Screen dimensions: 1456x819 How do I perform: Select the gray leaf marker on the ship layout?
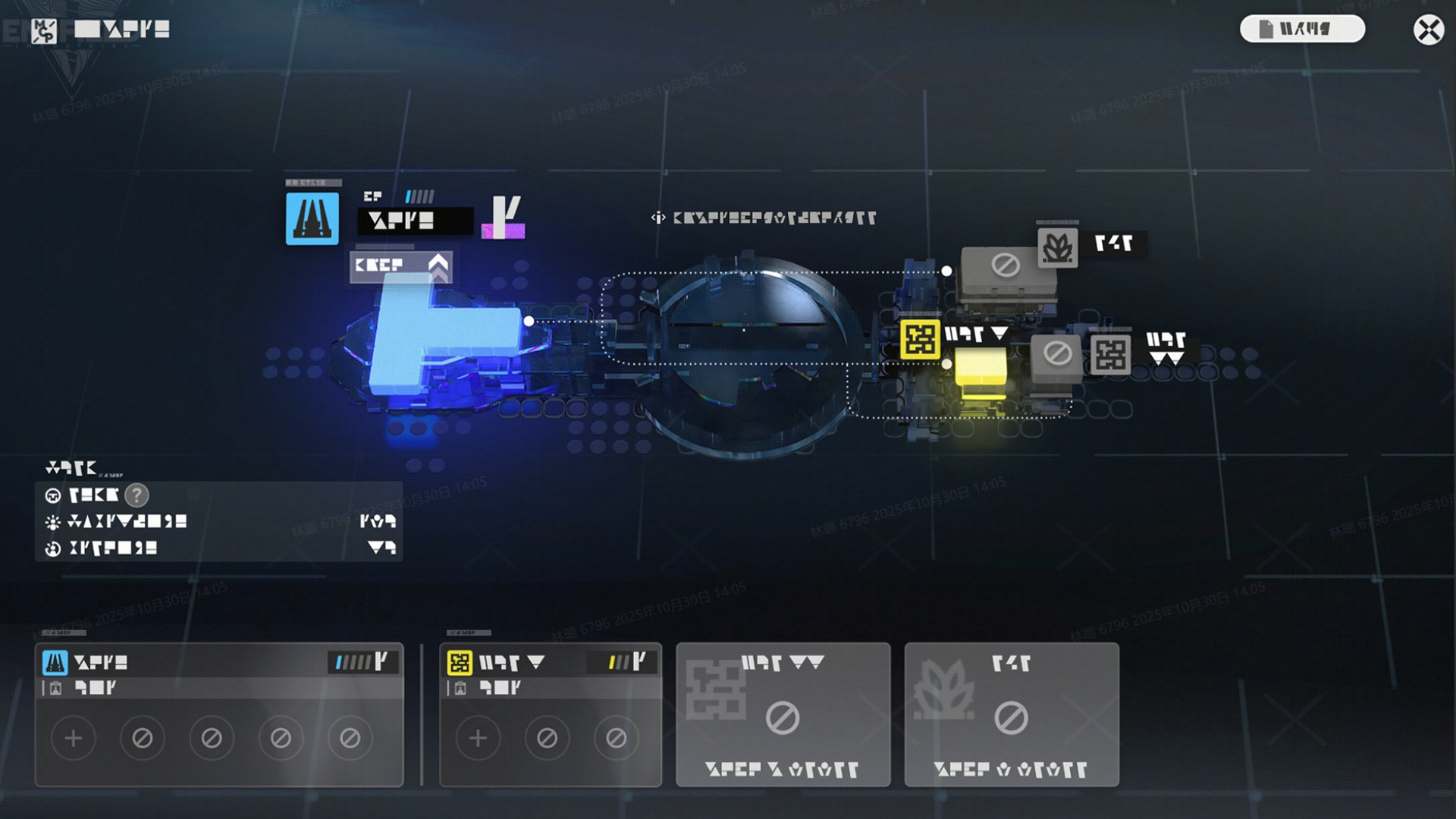click(x=1057, y=246)
